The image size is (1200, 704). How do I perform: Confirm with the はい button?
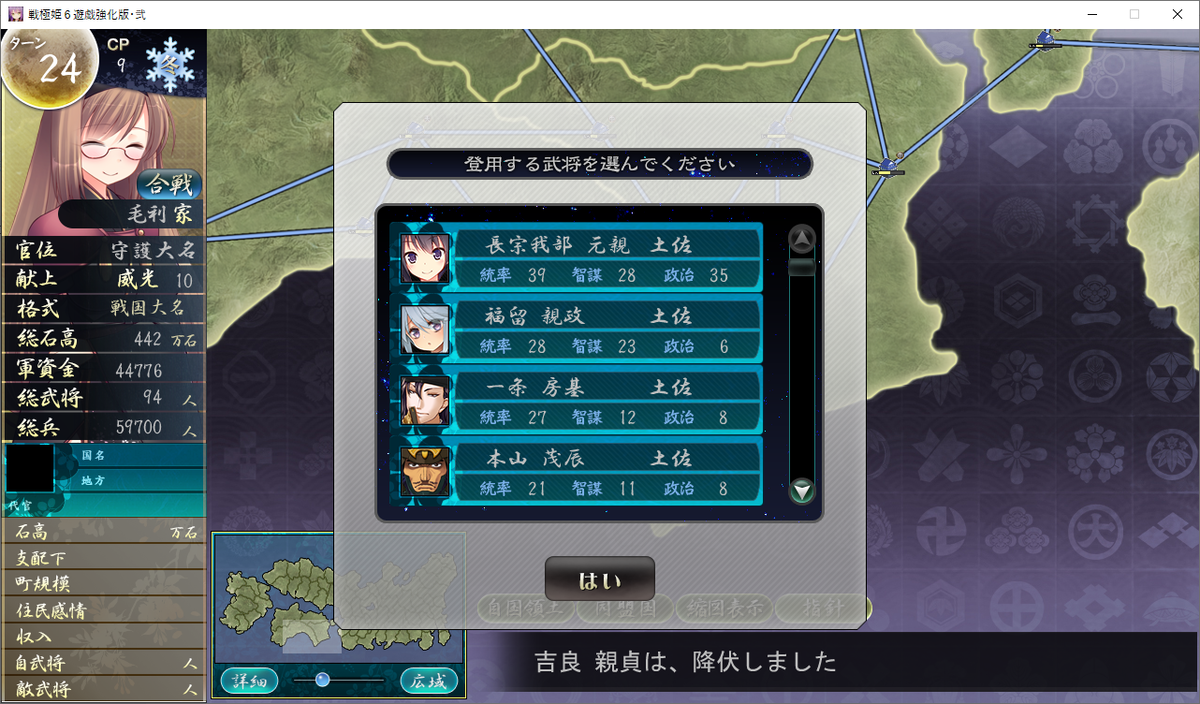[x=599, y=580]
